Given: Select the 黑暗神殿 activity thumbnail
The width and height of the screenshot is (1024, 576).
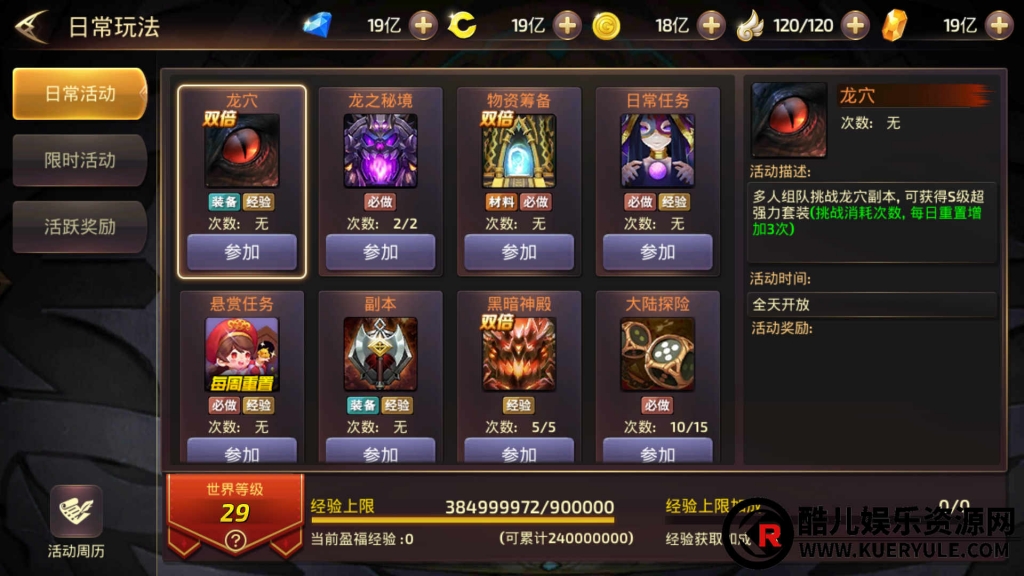Looking at the screenshot, I should [519, 354].
